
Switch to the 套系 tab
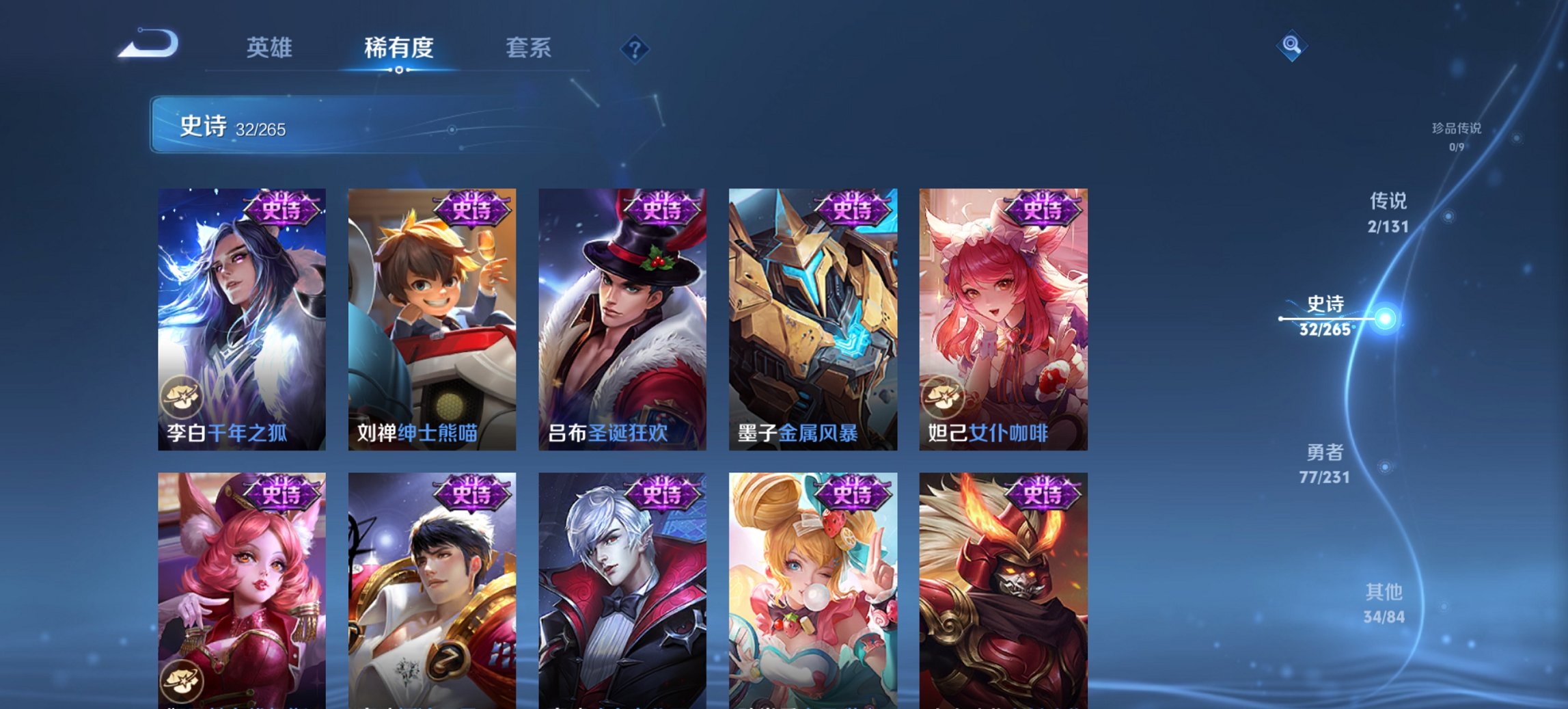529,48
